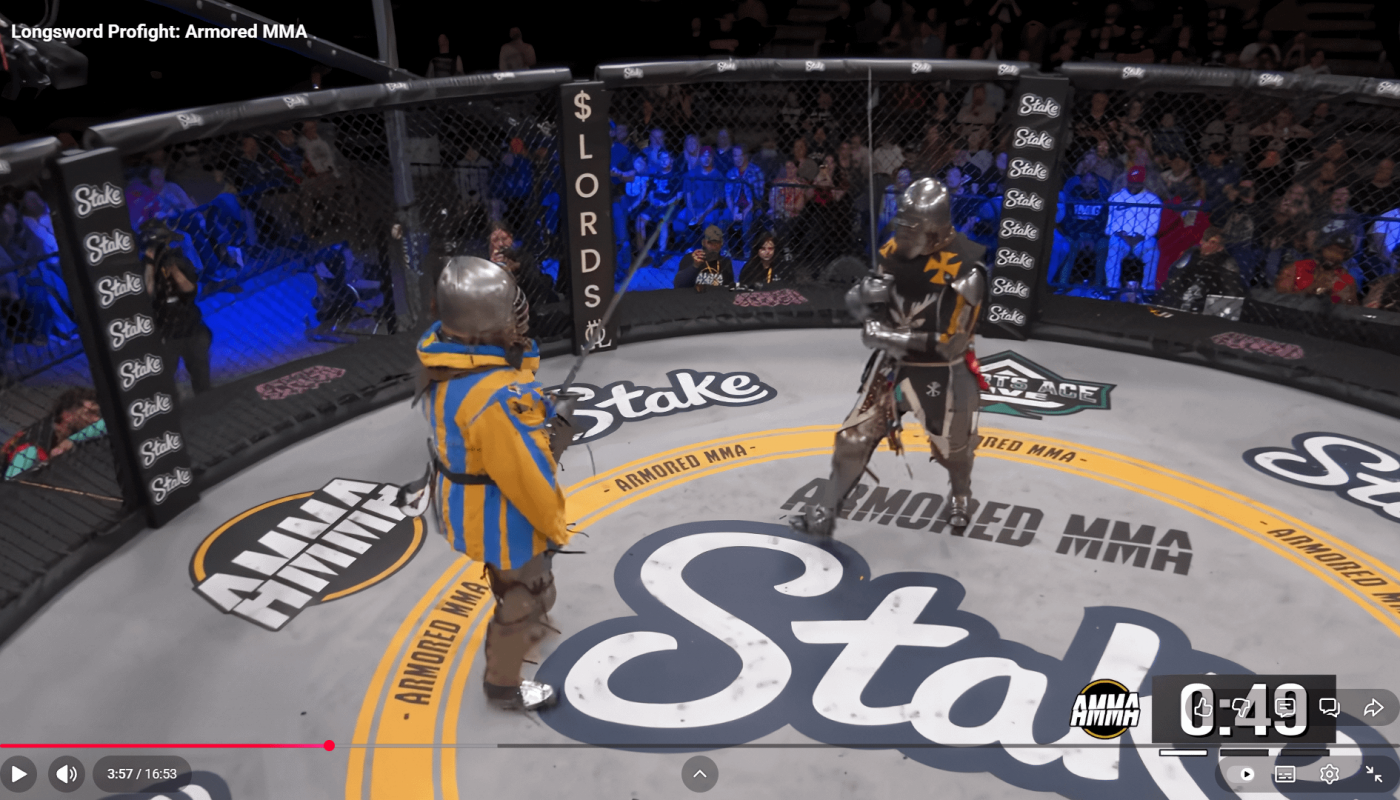The height and width of the screenshot is (800, 1400).
Task: Share the video using the arrow icon
Action: click(1372, 707)
